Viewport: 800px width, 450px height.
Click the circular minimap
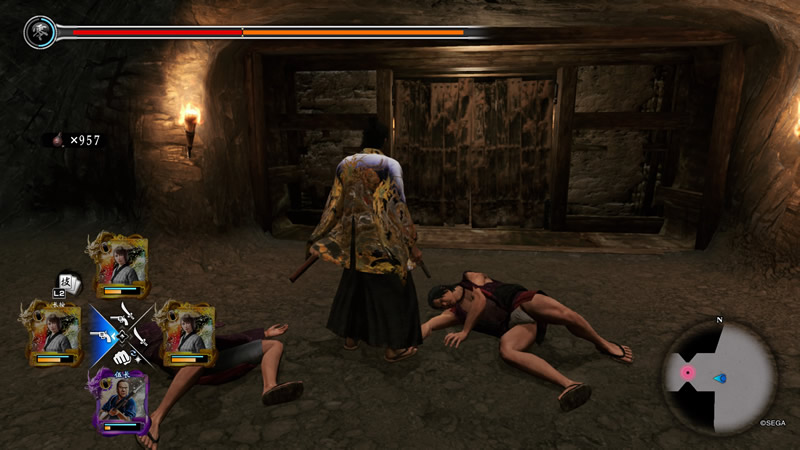[x=720, y=375]
